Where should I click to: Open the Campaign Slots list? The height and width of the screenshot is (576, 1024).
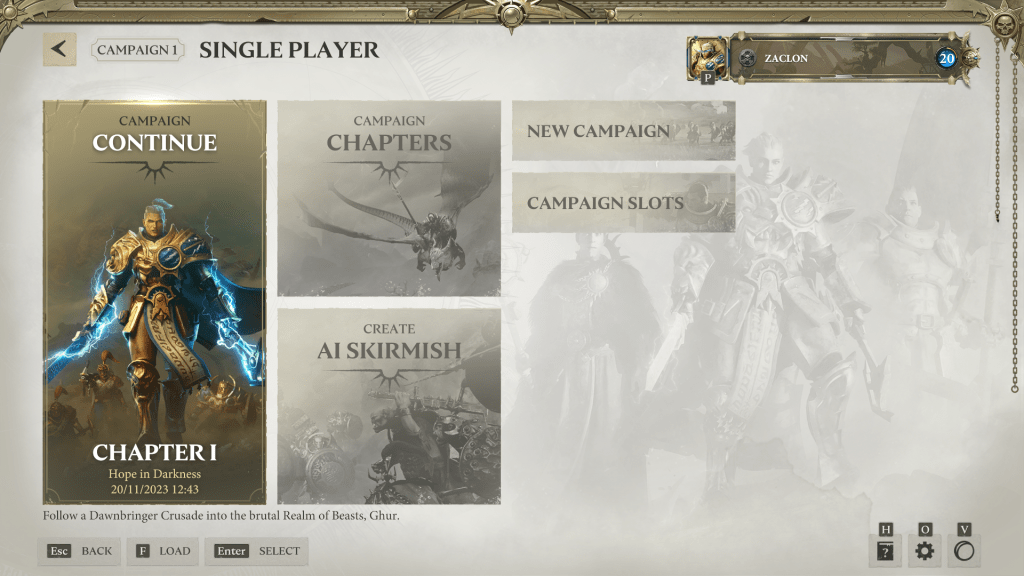(x=623, y=203)
